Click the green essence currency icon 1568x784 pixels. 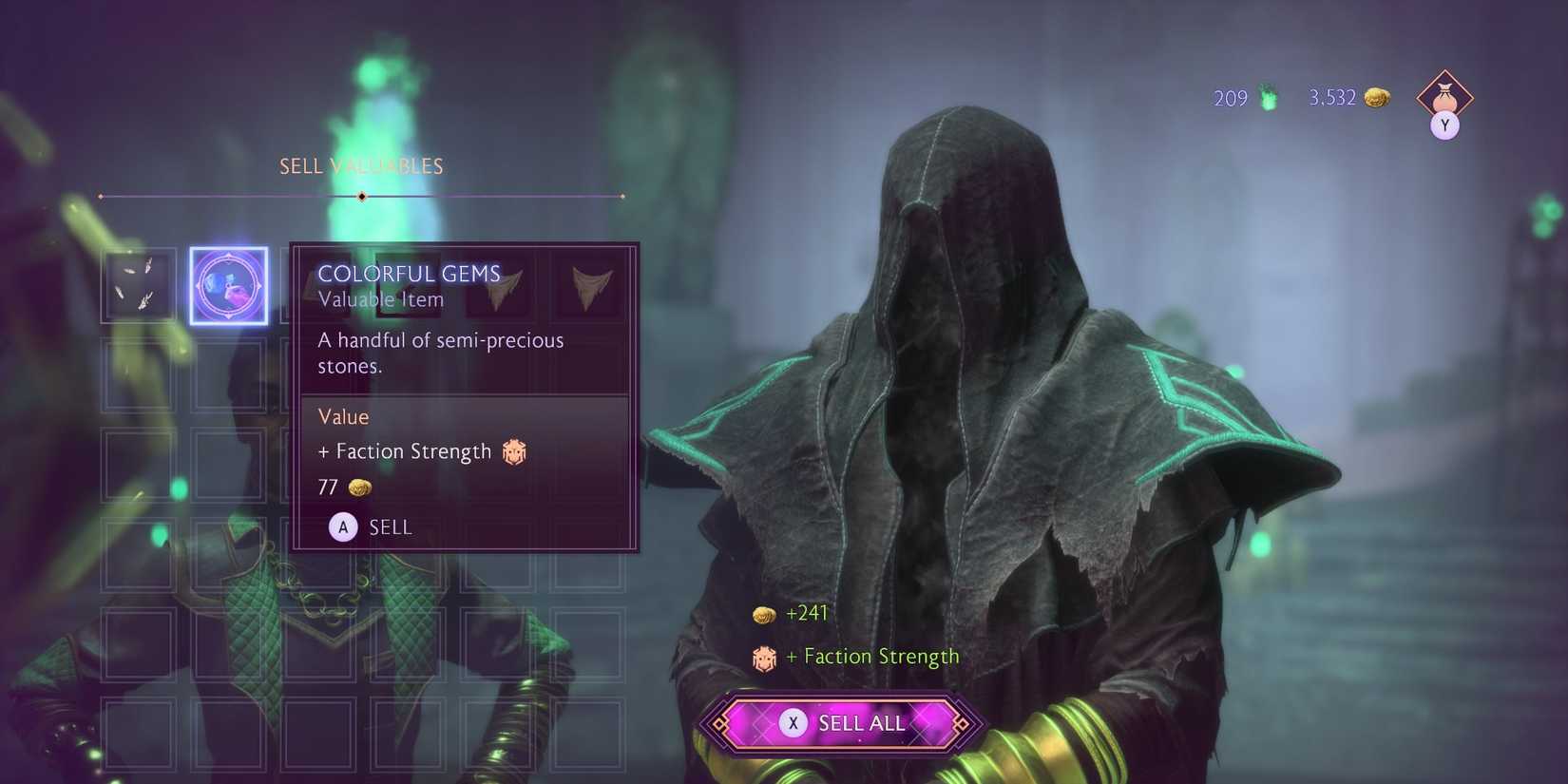[x=1268, y=97]
